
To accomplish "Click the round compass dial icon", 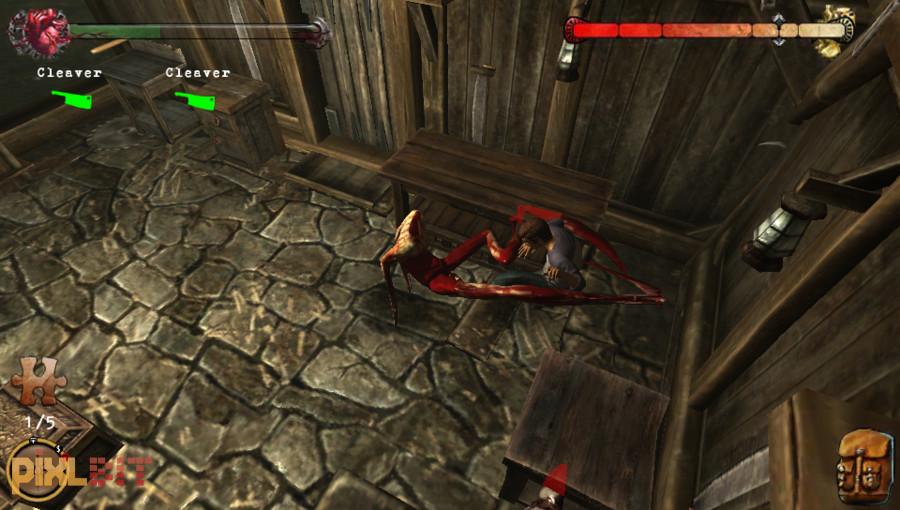I will click(x=34, y=466).
